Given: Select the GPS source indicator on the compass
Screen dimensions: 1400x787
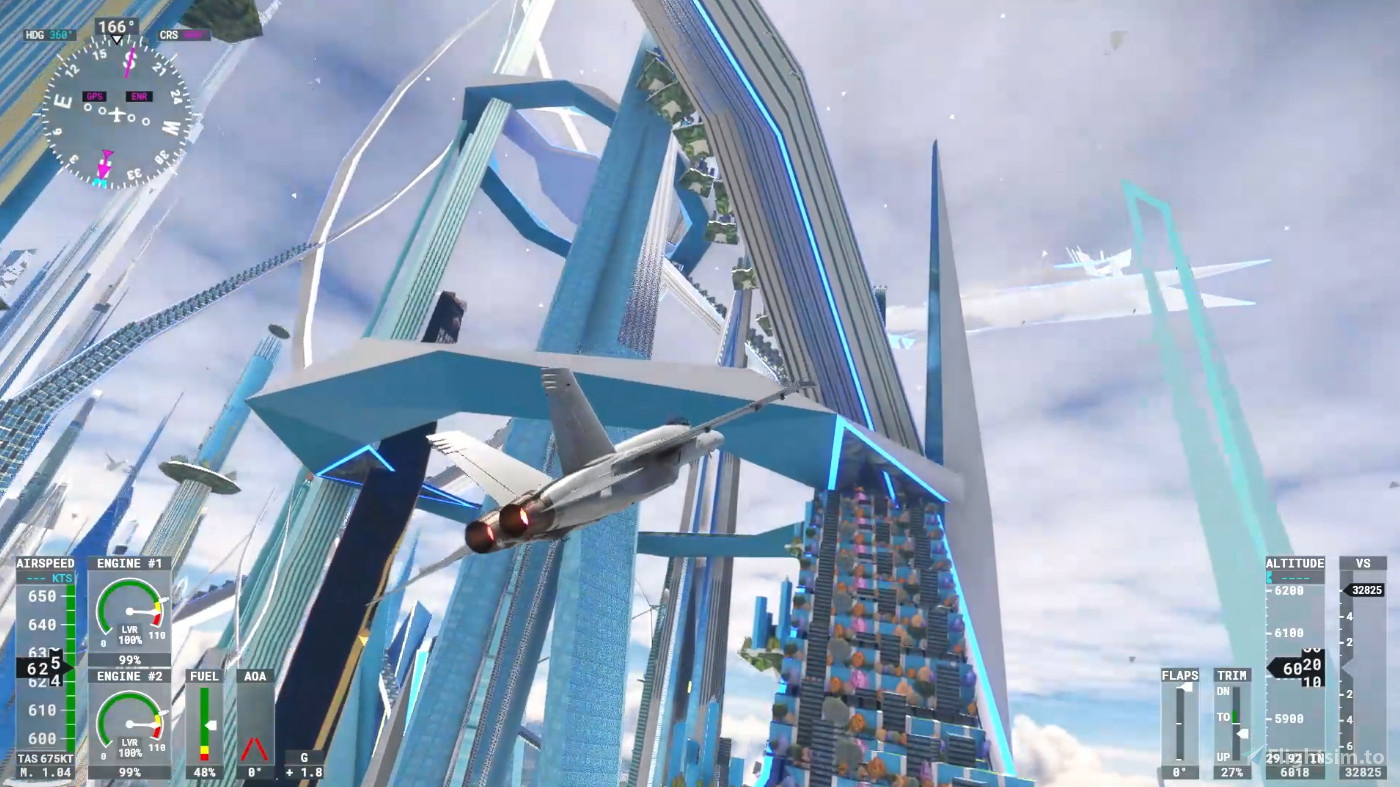Looking at the screenshot, I should point(94,96).
